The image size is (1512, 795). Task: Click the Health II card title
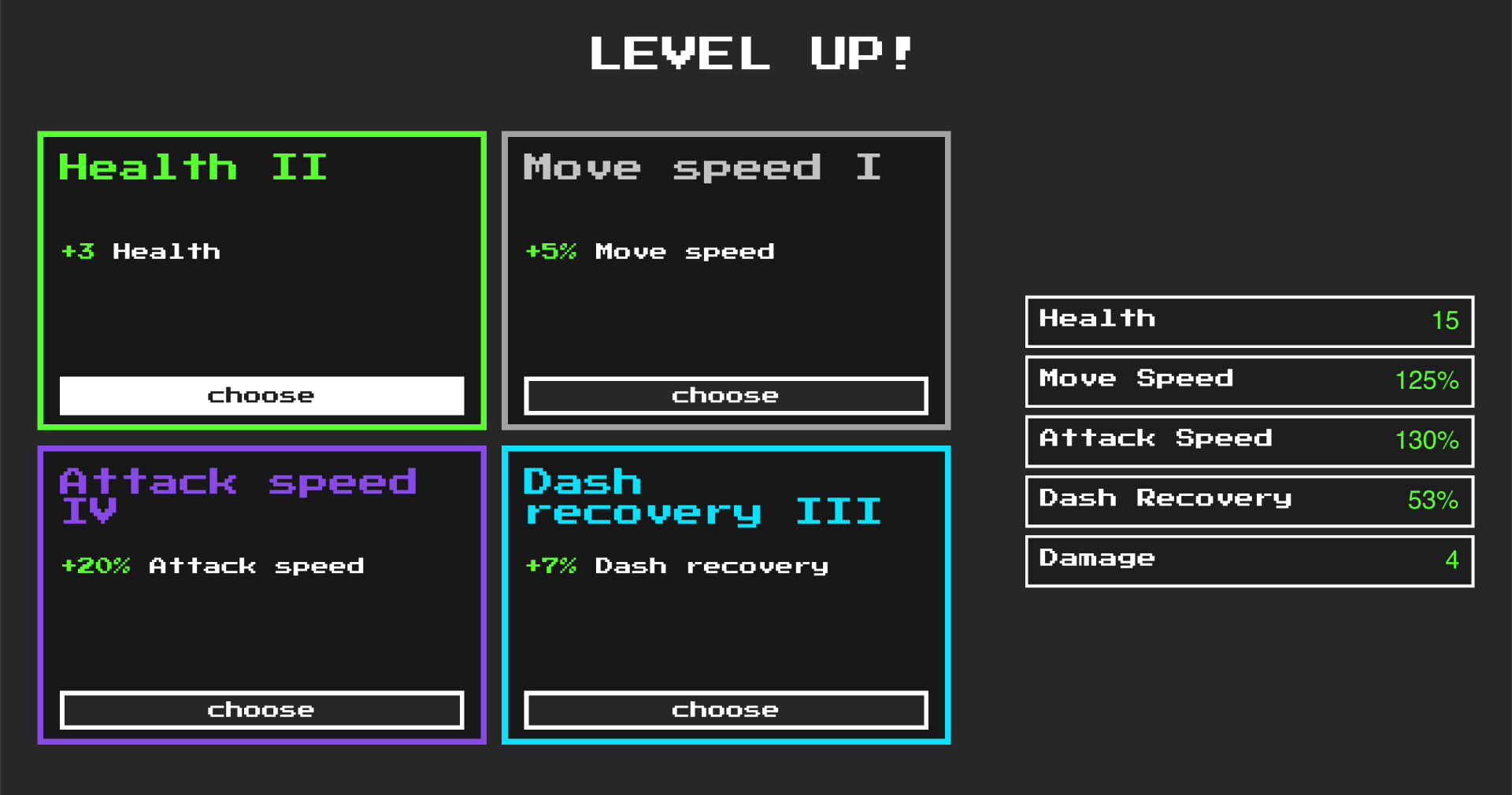pyautogui.click(x=194, y=167)
